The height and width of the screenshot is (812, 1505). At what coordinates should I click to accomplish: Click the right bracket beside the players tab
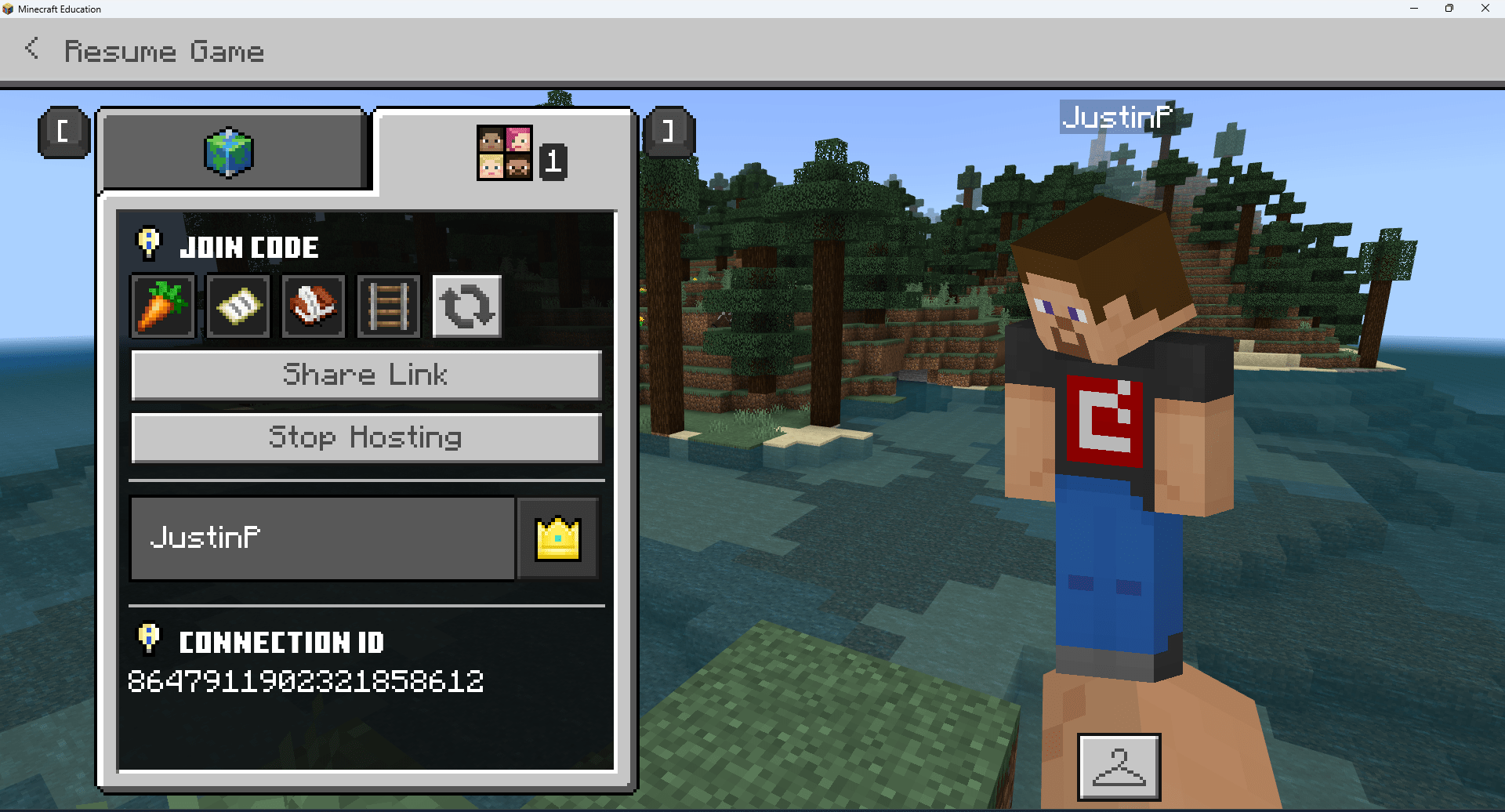[669, 132]
